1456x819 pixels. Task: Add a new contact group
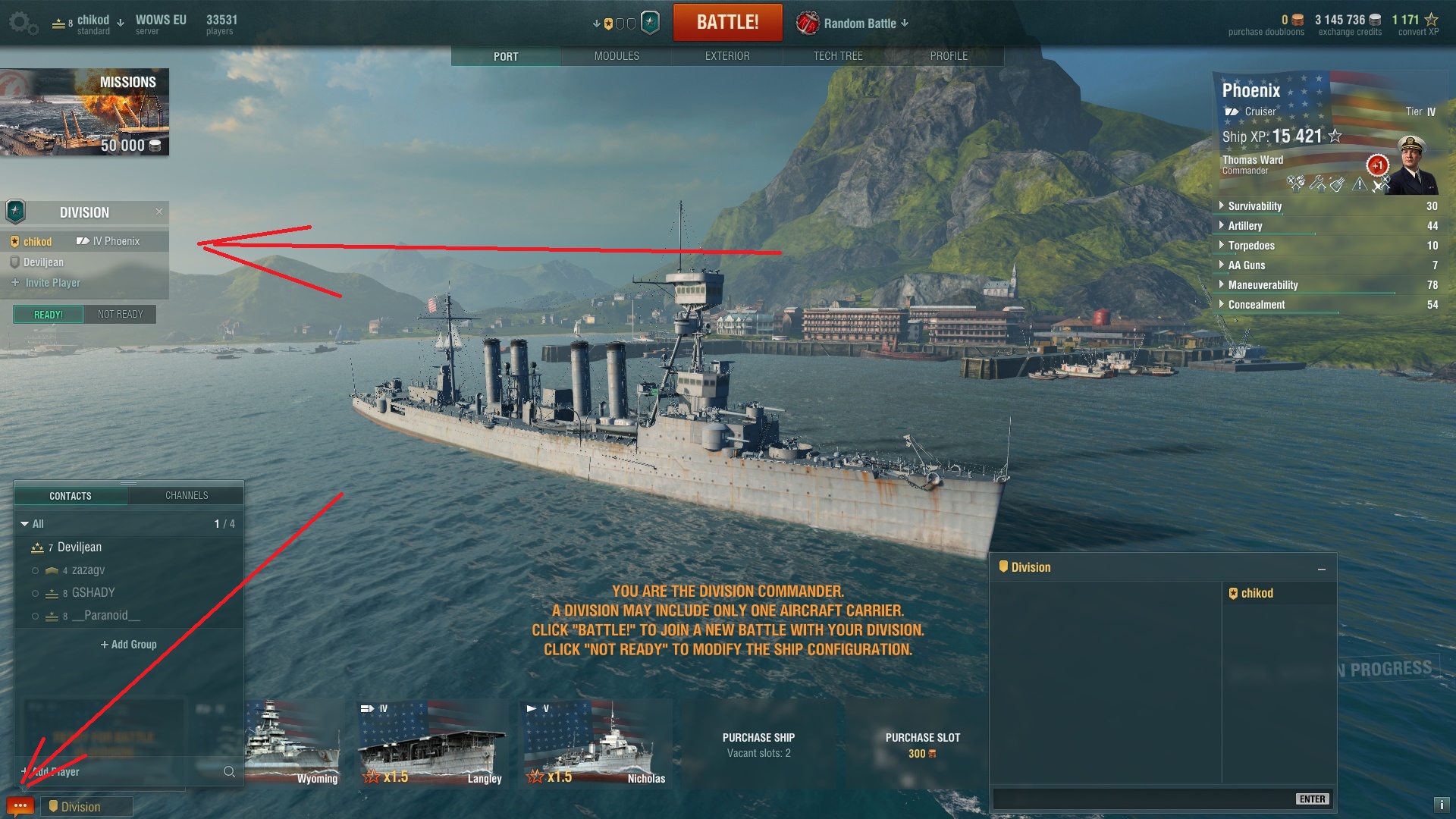pyautogui.click(x=129, y=645)
